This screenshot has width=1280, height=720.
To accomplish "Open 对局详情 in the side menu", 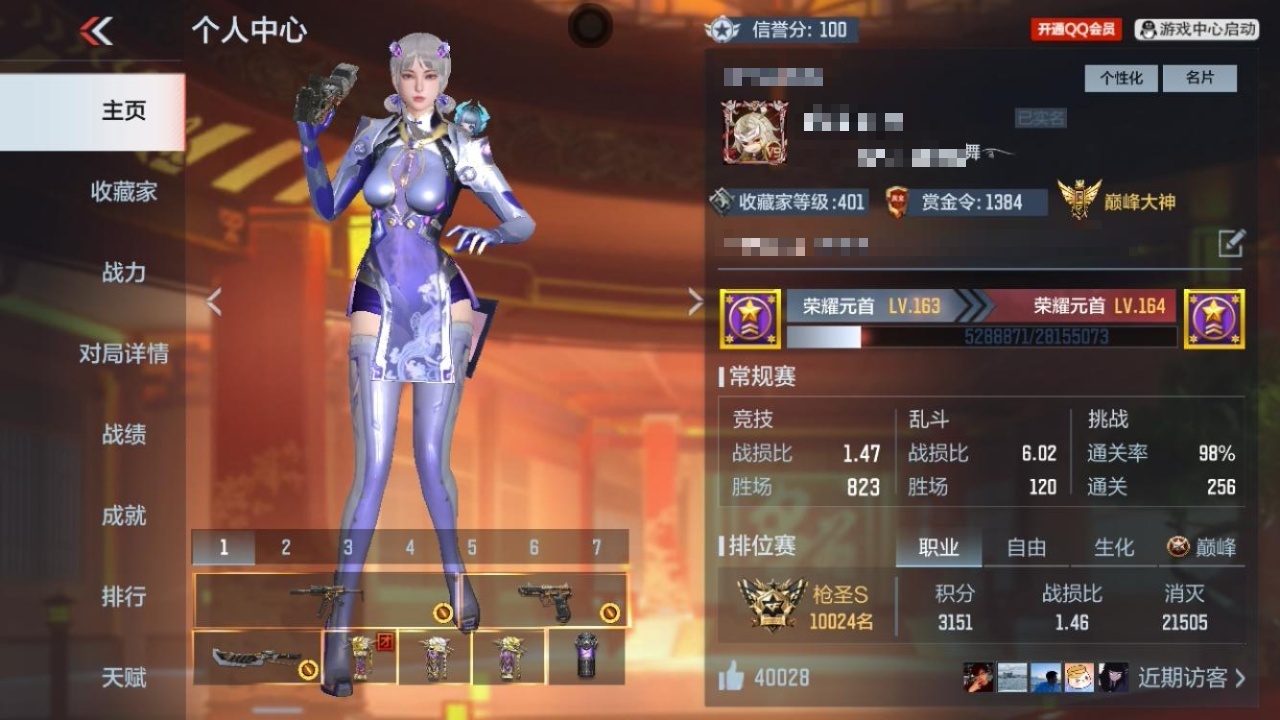I will coord(123,353).
